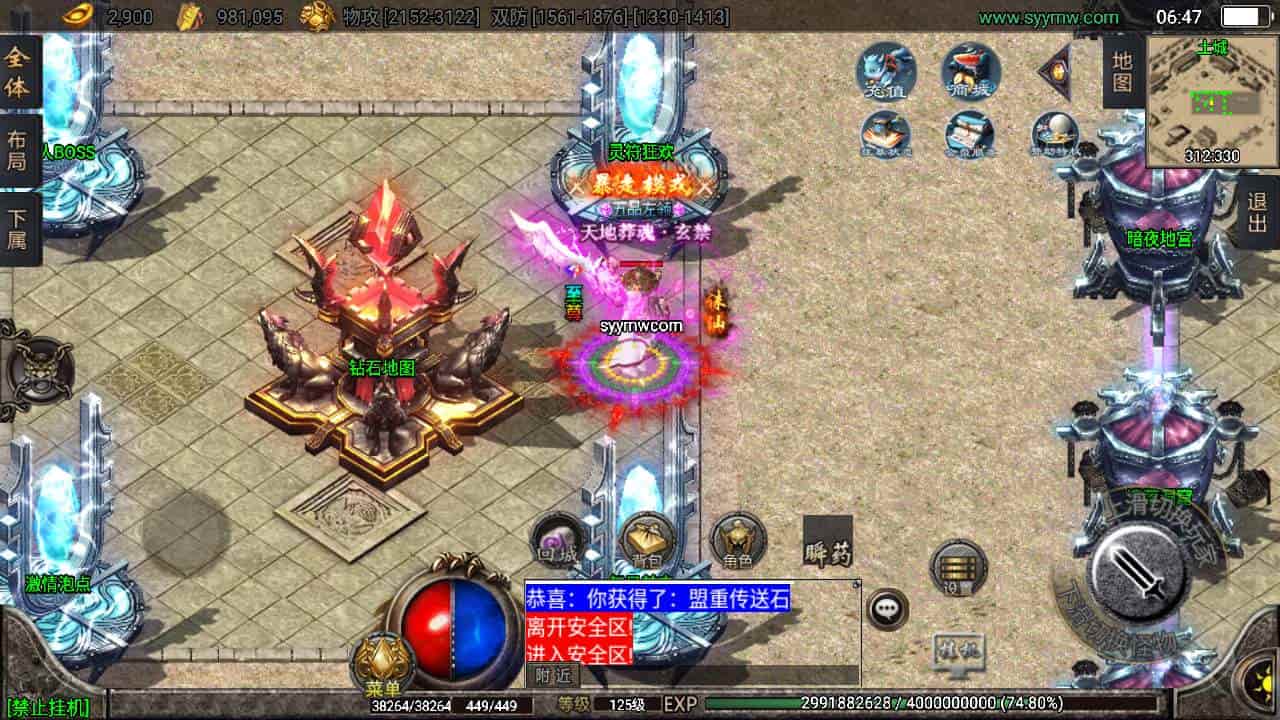Viewport: 1280px width, 720px height.
Task: Toggle the 挂机 auto-battle button
Action: pyautogui.click(x=958, y=652)
